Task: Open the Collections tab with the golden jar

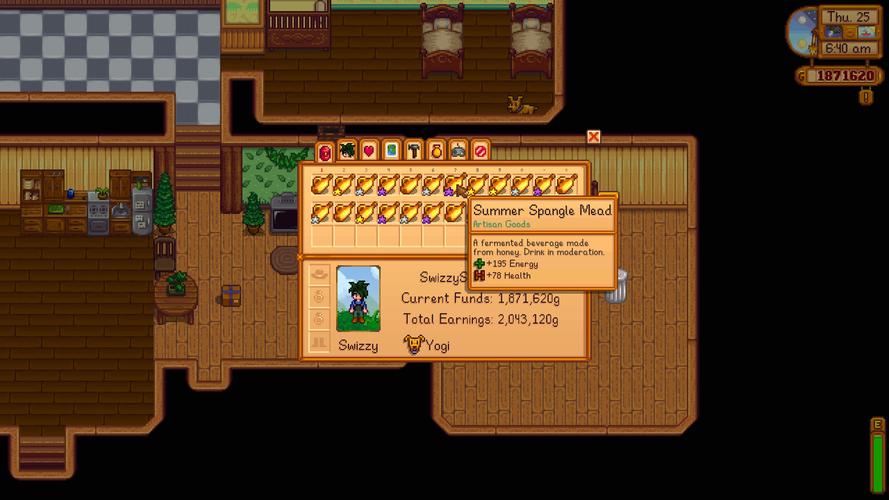Action: [x=436, y=151]
